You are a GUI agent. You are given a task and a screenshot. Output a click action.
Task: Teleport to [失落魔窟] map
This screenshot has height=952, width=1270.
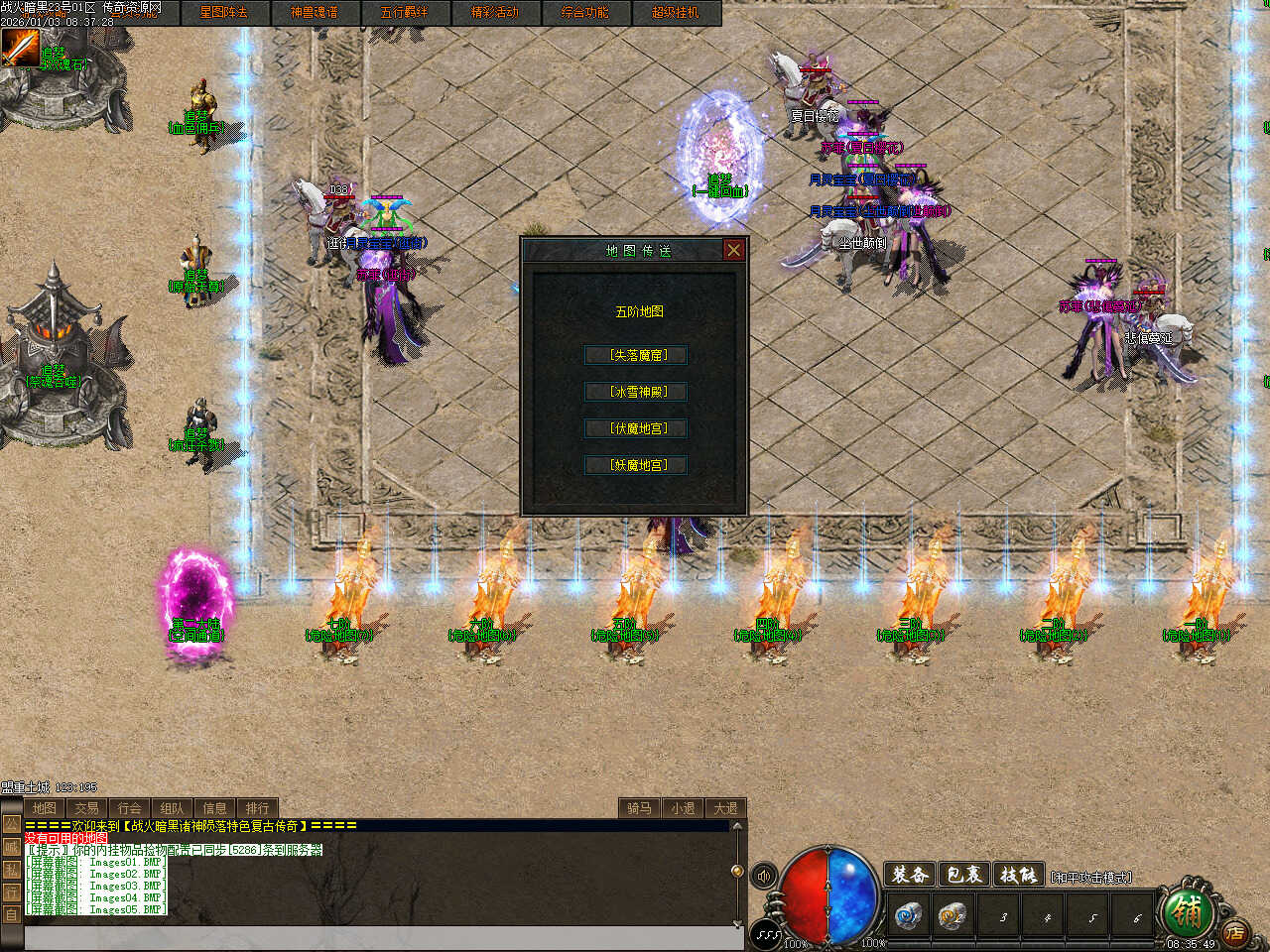pos(636,355)
